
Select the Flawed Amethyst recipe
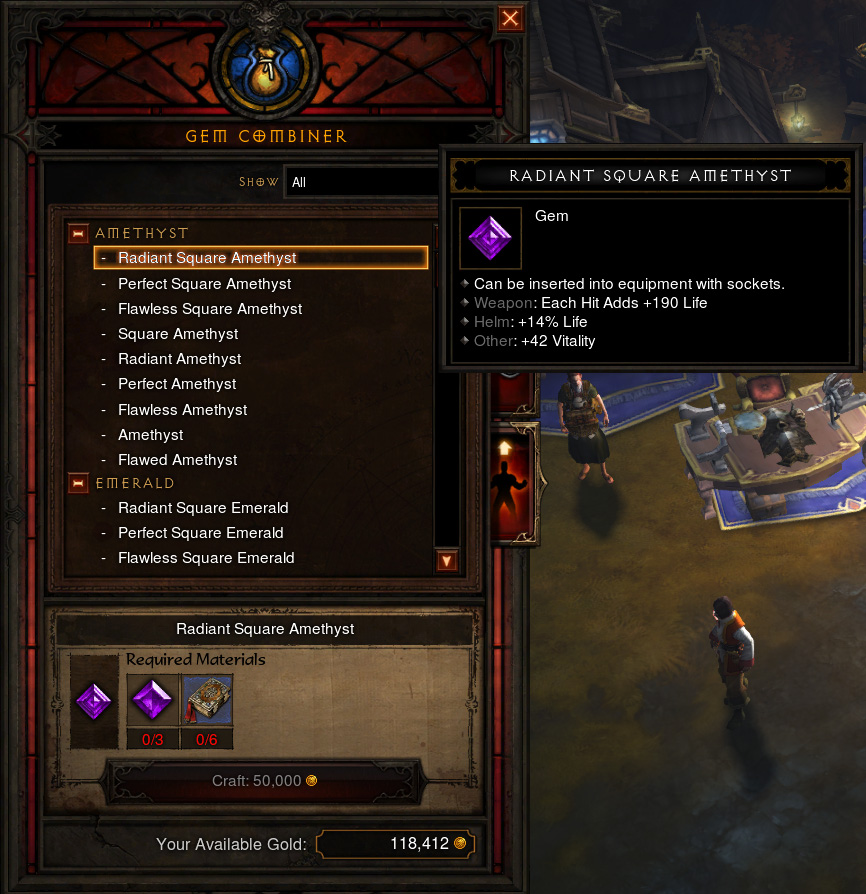coord(178,460)
